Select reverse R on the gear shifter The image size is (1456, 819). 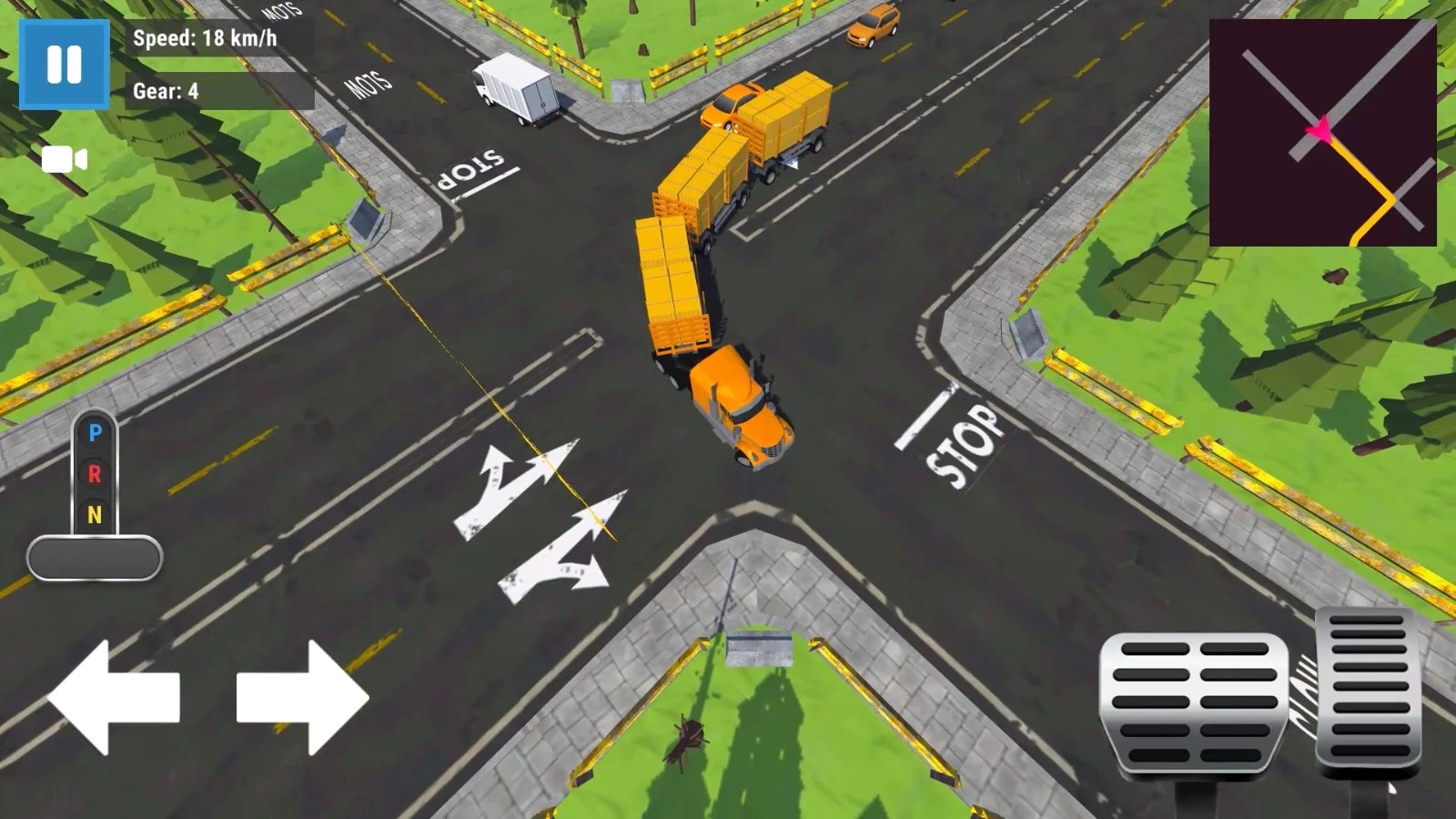95,473
